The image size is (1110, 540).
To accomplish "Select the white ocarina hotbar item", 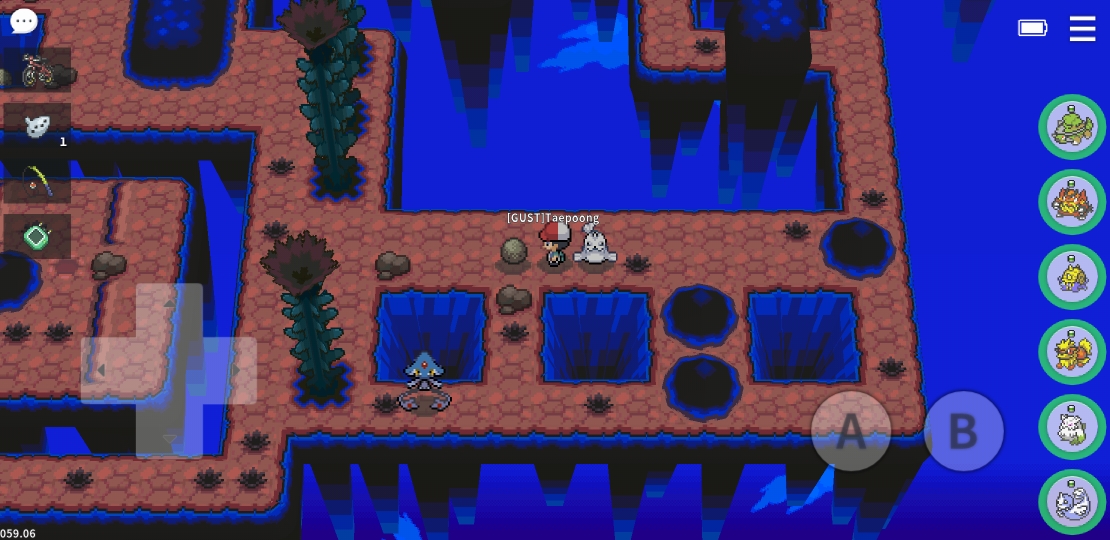I will coord(37,126).
